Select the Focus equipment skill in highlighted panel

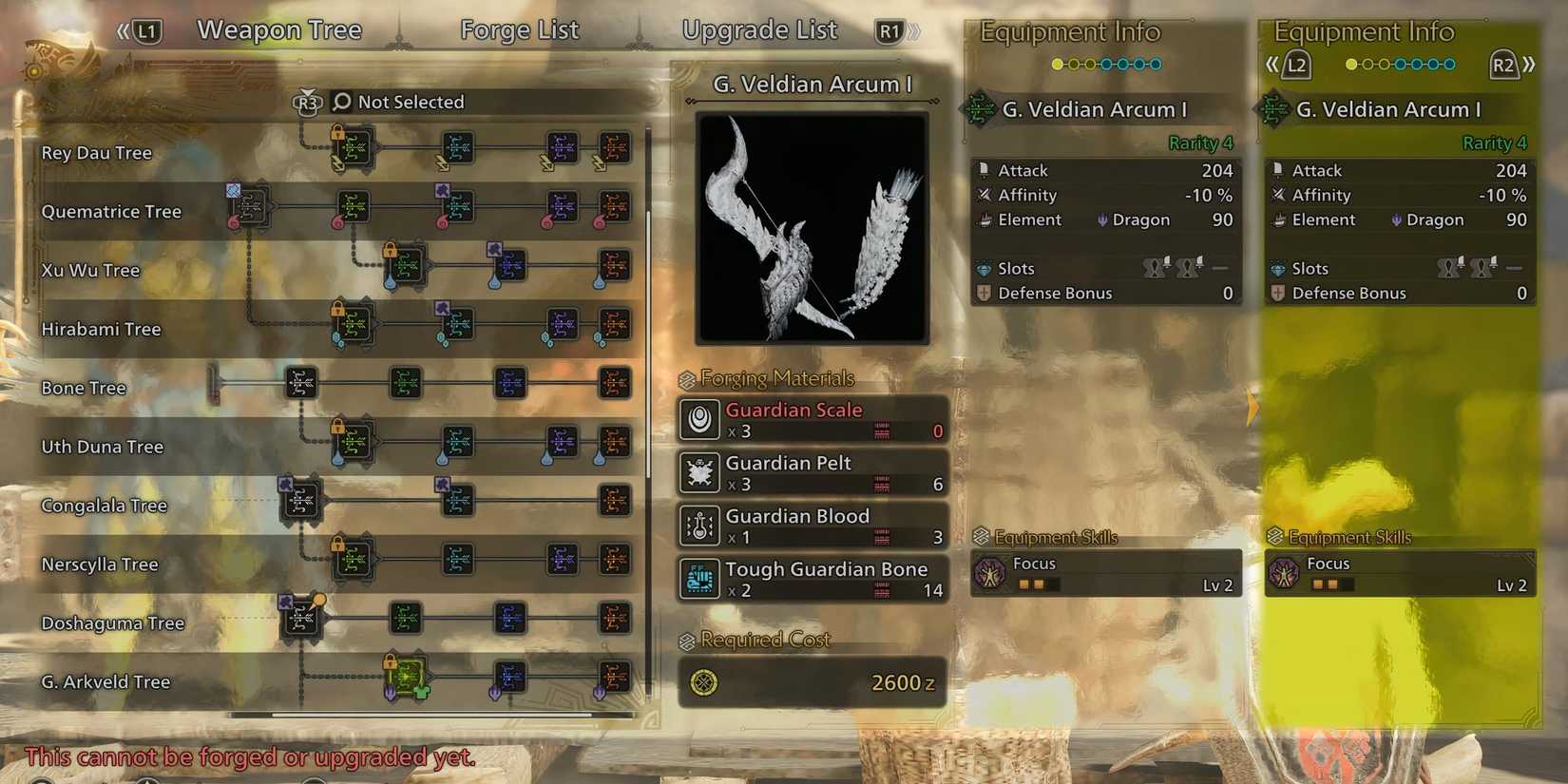click(x=1400, y=573)
